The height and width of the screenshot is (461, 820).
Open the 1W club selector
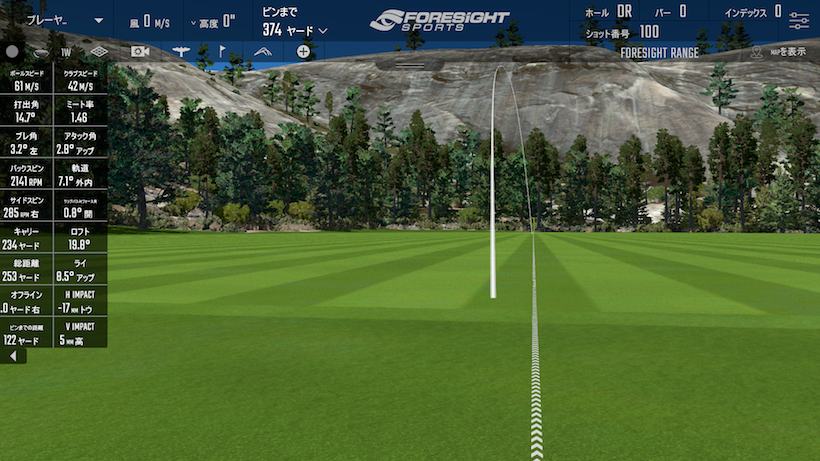66,51
